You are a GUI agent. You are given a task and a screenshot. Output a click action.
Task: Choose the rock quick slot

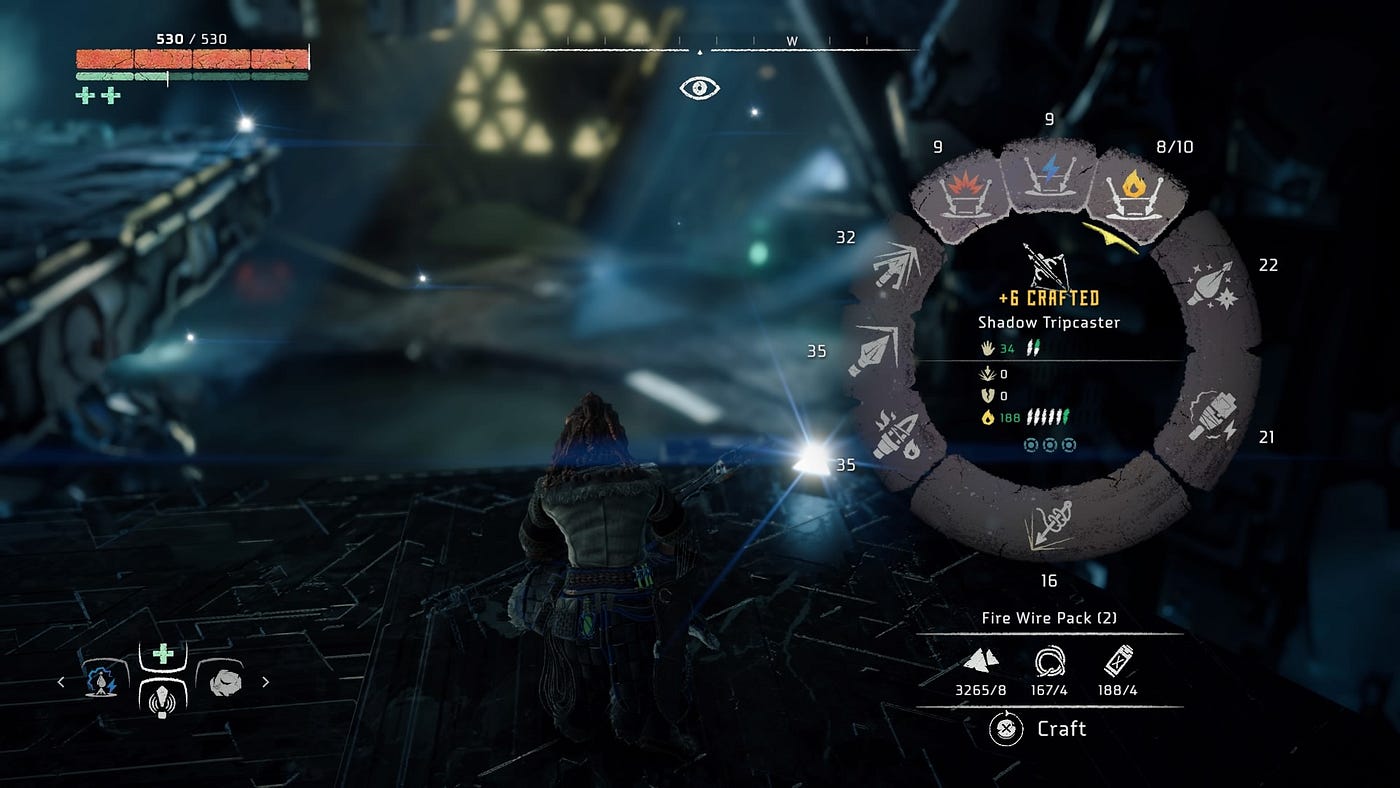click(226, 682)
